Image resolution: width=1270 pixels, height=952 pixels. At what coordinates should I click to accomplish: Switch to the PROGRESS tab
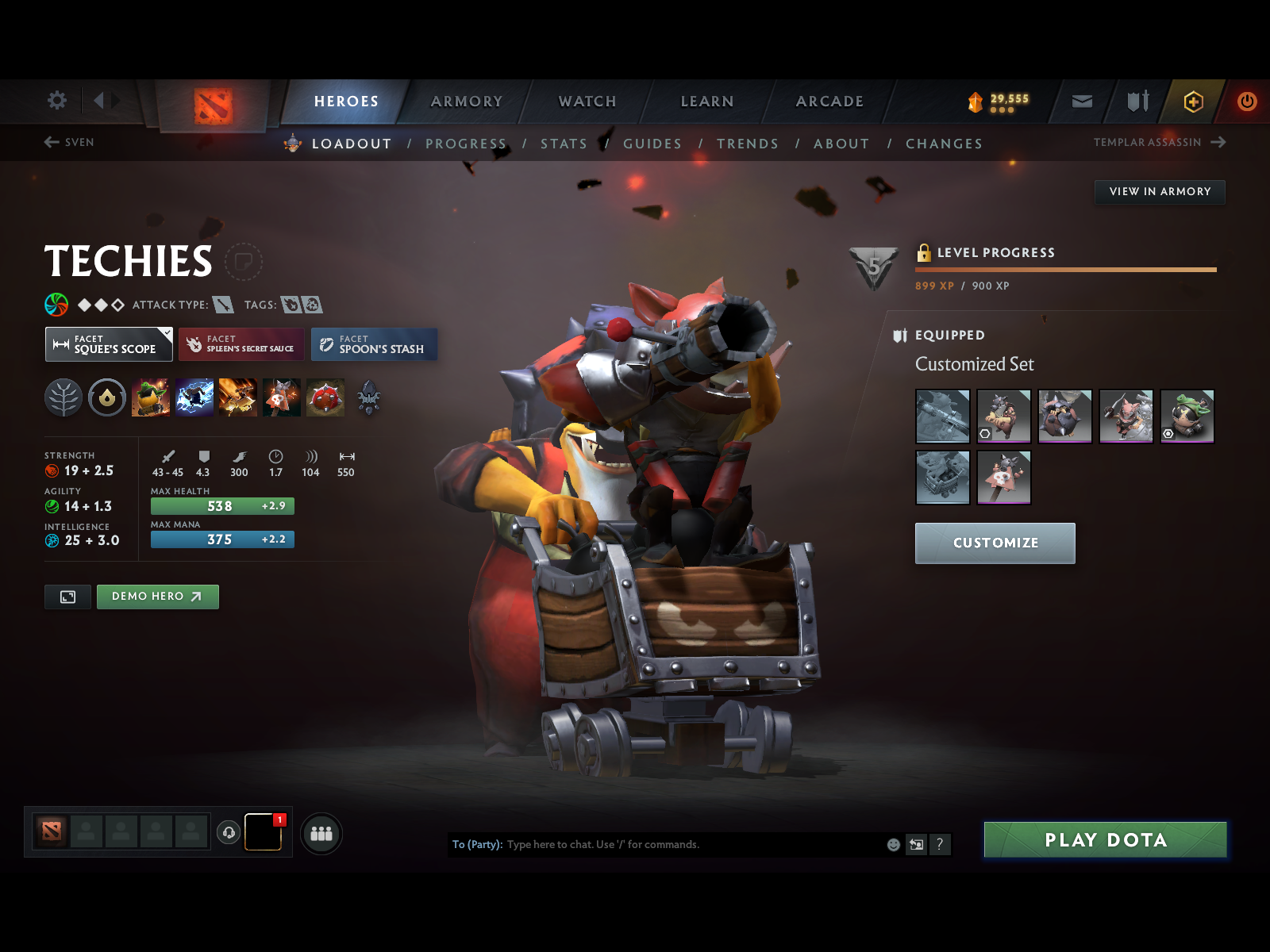pos(467,144)
